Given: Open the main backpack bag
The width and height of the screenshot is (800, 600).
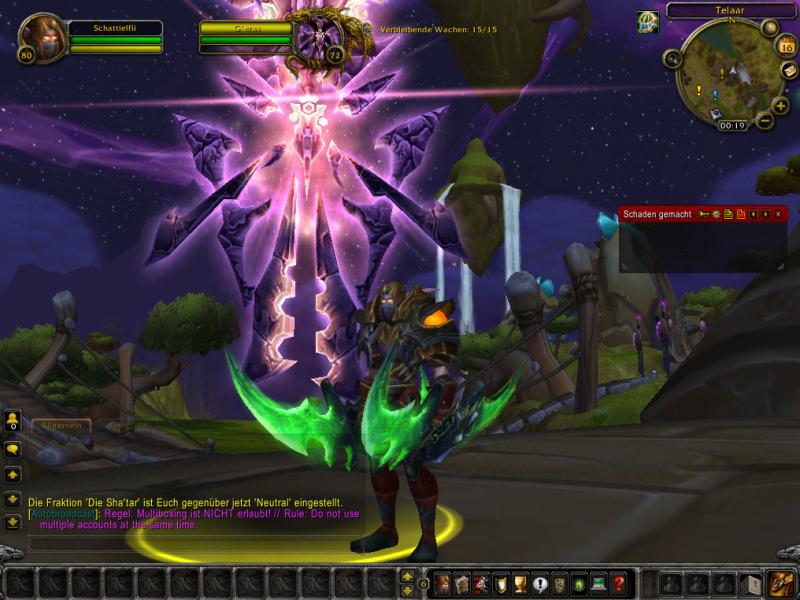Looking at the screenshot, I should [781, 584].
